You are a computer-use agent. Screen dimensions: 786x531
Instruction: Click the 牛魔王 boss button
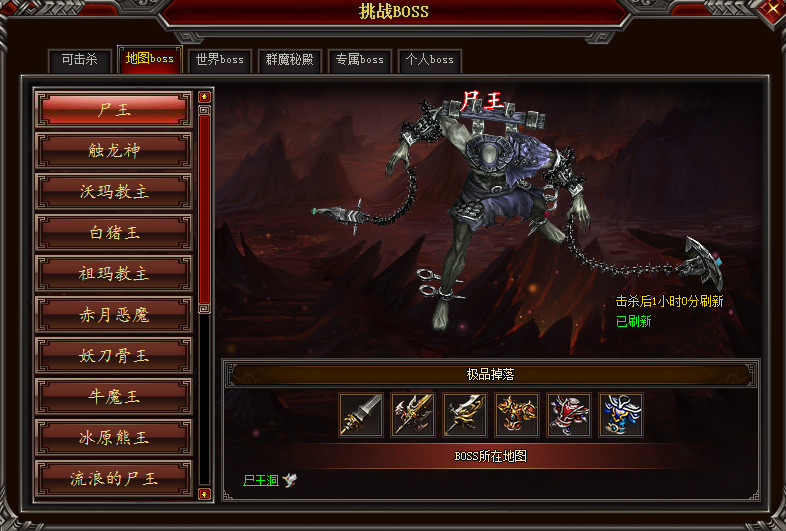(x=113, y=397)
